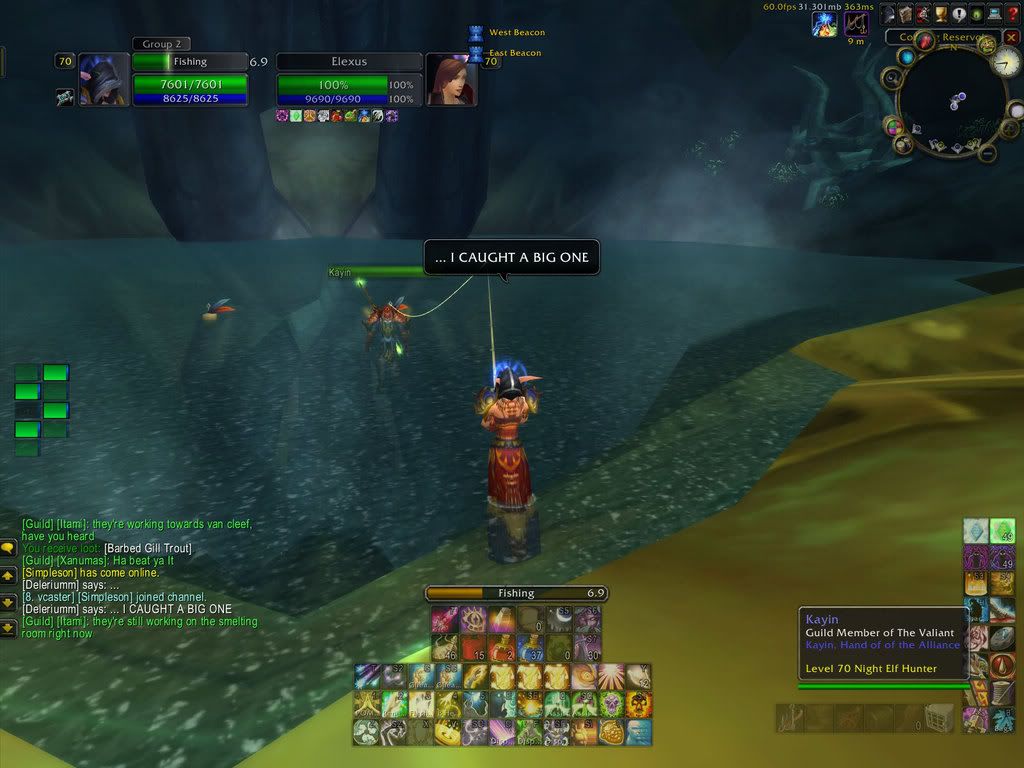The width and height of the screenshot is (1024, 768).
Task: Click the bright green gem slot marked 49
Action: click(x=1002, y=531)
